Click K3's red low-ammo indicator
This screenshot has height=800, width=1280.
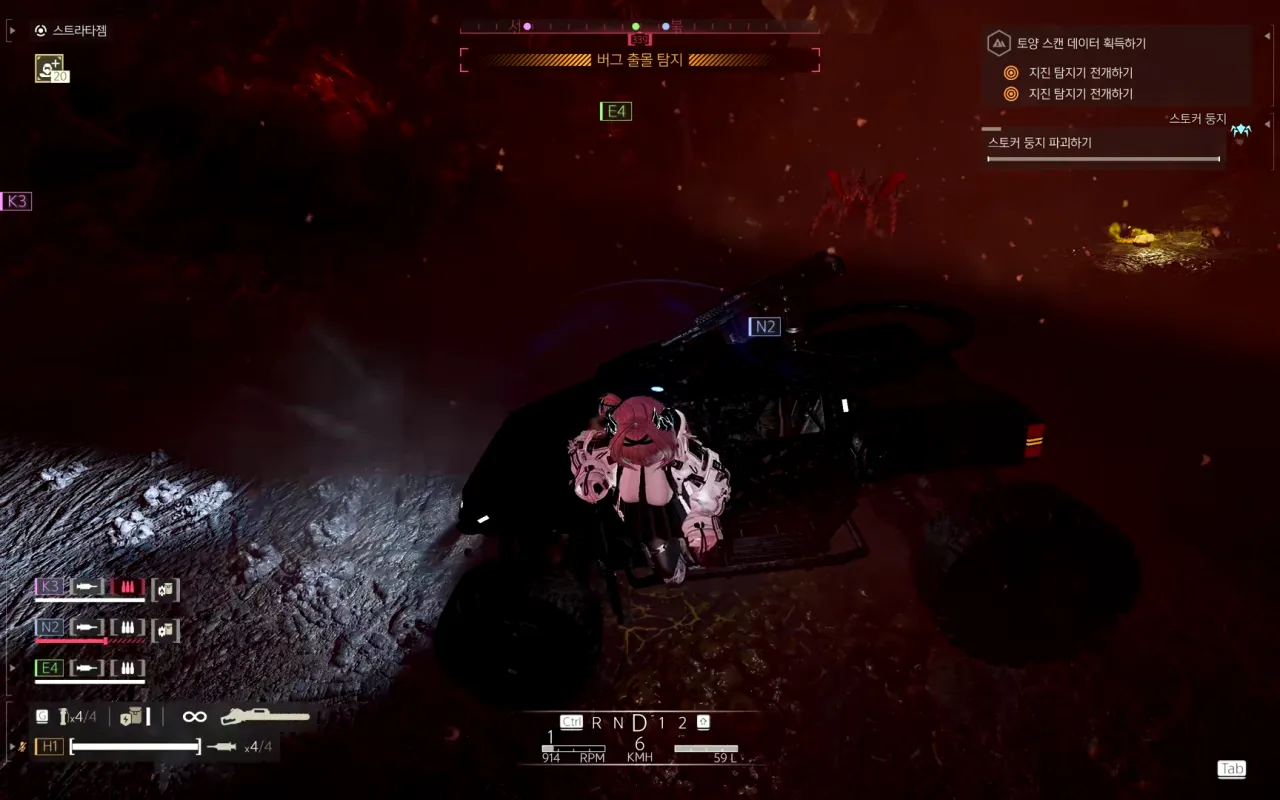click(x=127, y=587)
